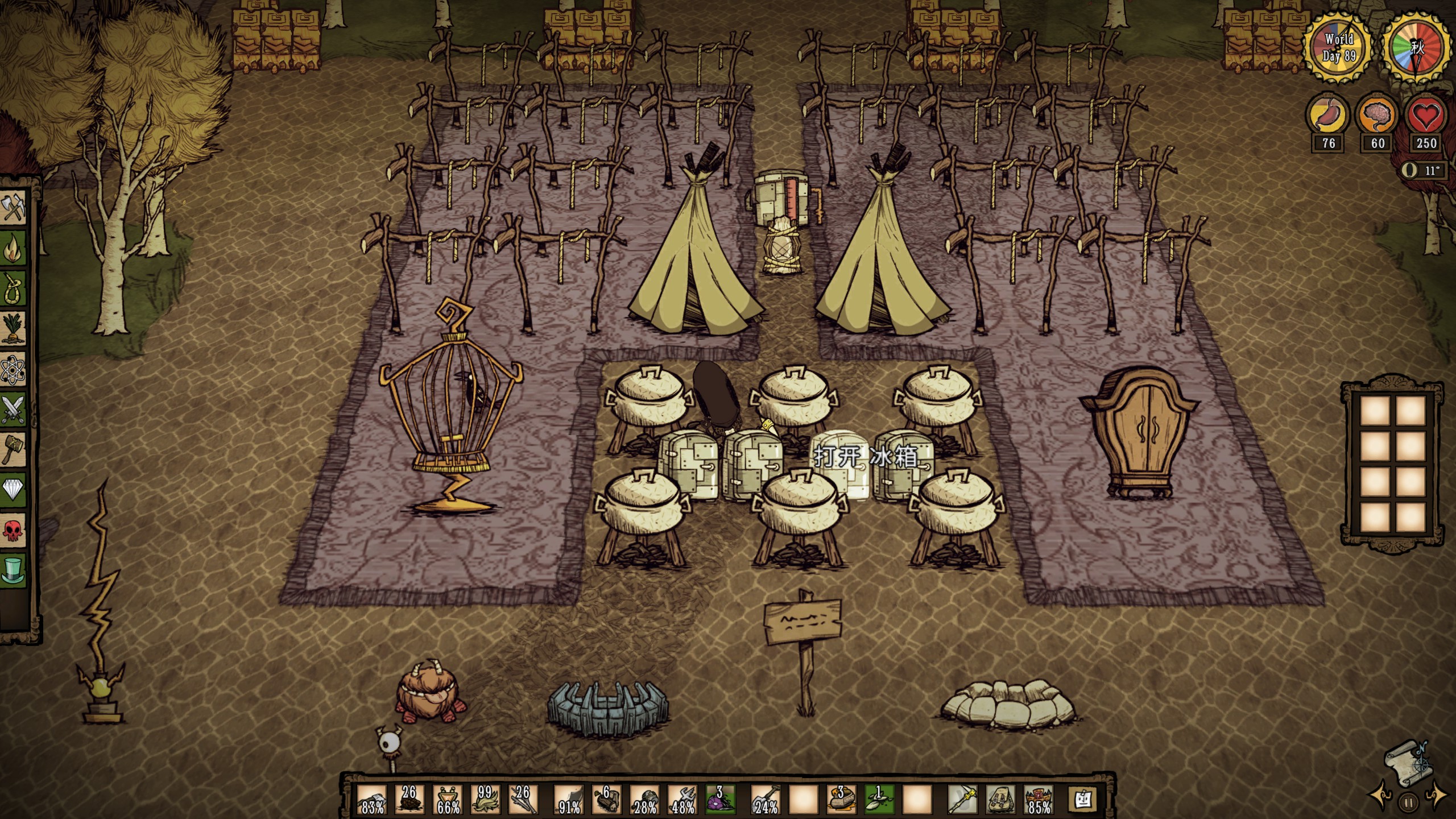Choose the crossed swords Fight tab
Image resolution: width=1456 pixels, height=819 pixels.
pyautogui.click(x=13, y=409)
